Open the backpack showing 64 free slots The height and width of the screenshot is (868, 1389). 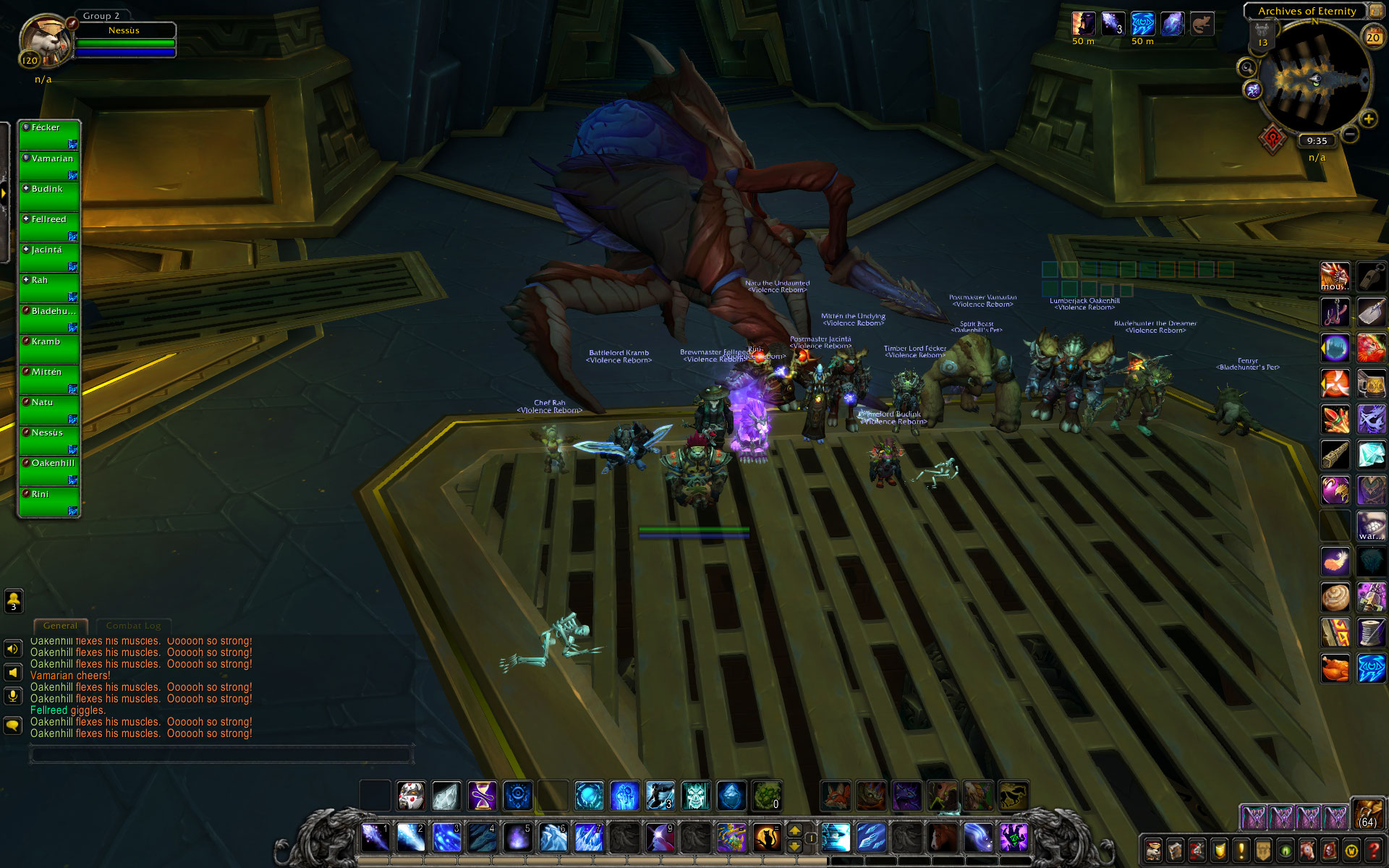pos(1367,814)
